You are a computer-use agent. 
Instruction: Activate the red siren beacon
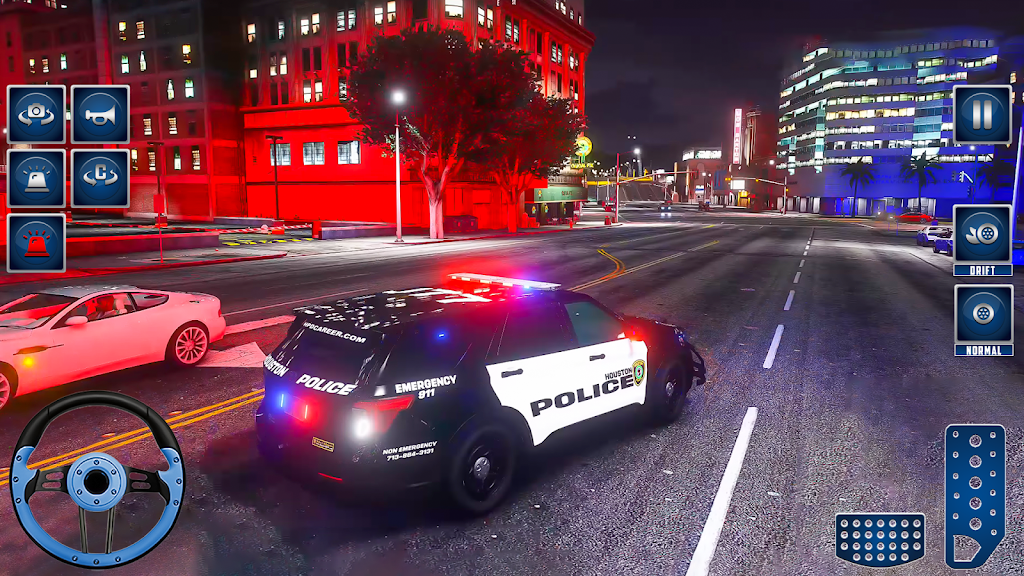[36, 242]
